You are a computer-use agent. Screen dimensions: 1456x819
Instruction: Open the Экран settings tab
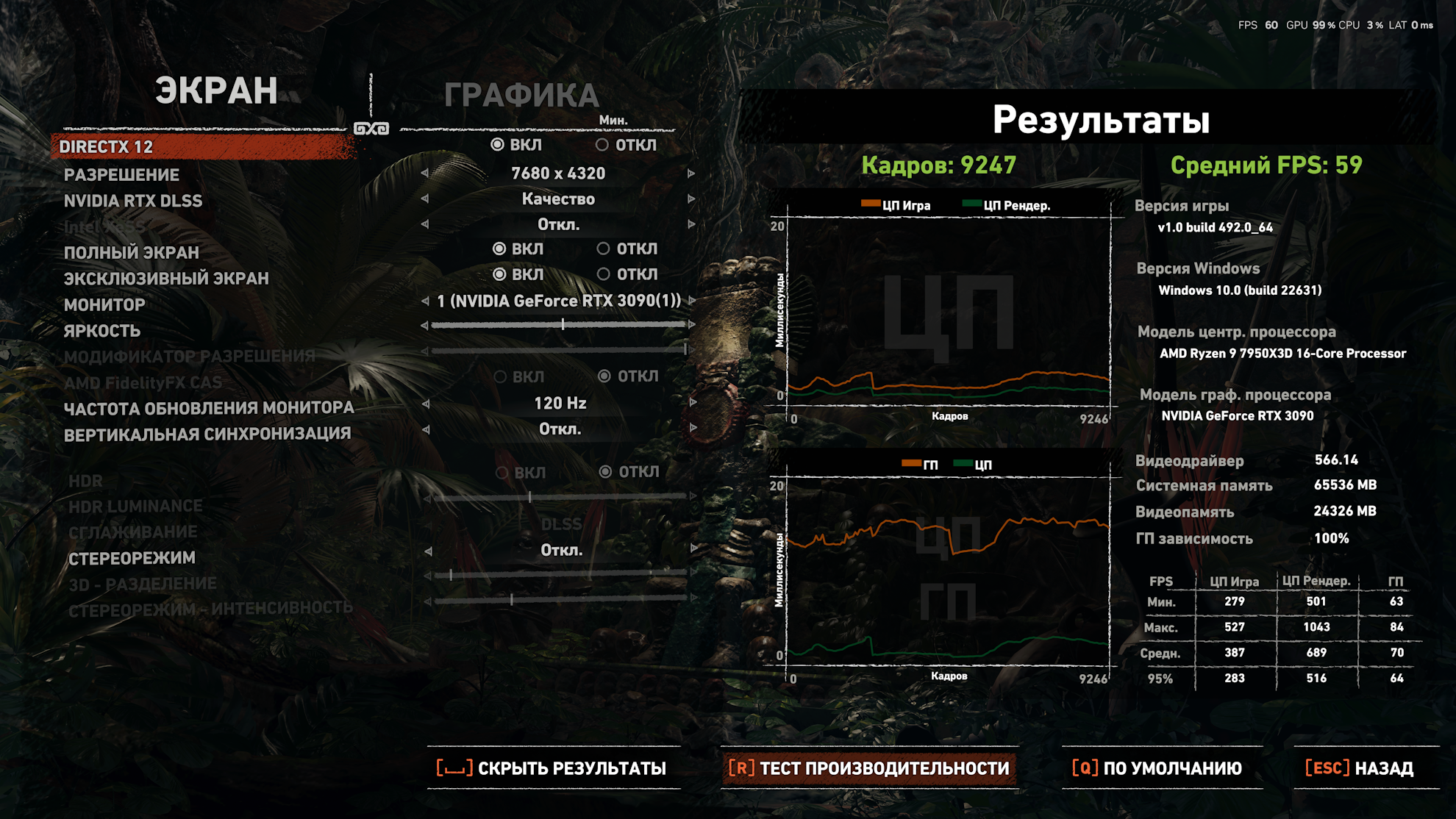(215, 91)
